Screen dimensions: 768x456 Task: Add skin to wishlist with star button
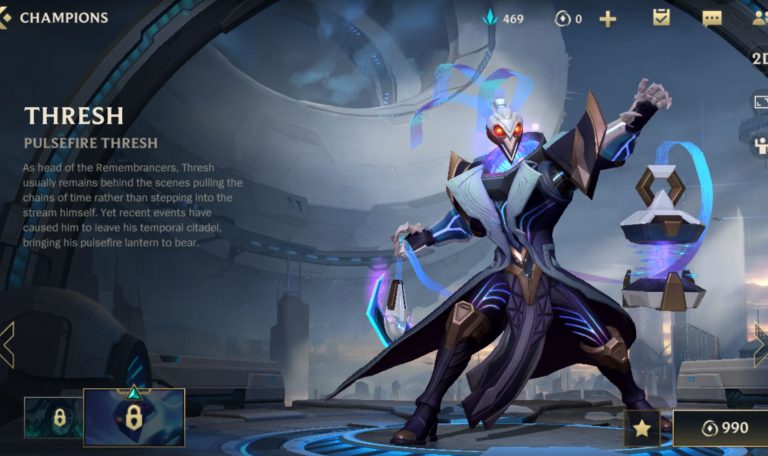[x=641, y=428]
